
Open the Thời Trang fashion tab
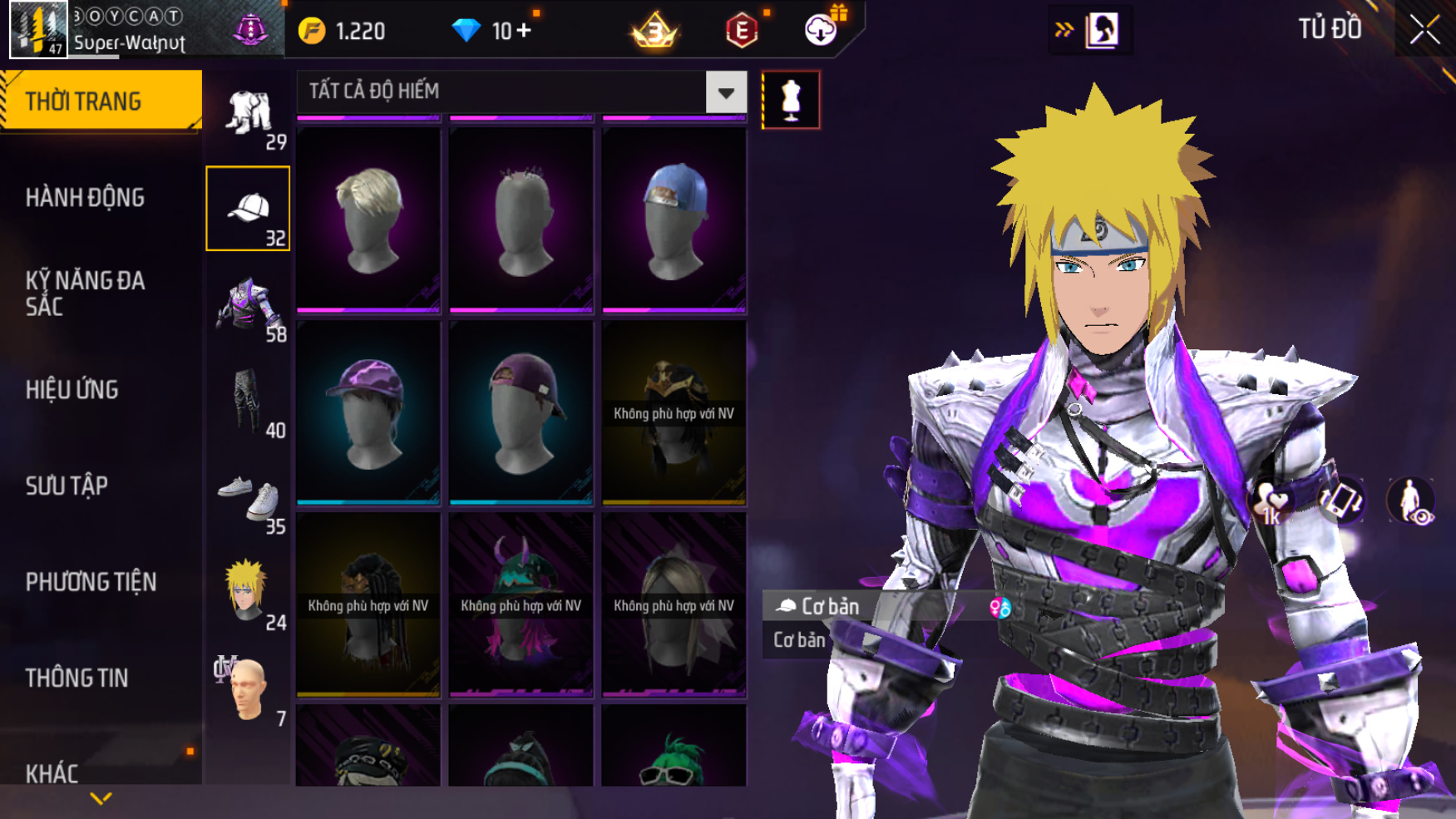[x=100, y=101]
